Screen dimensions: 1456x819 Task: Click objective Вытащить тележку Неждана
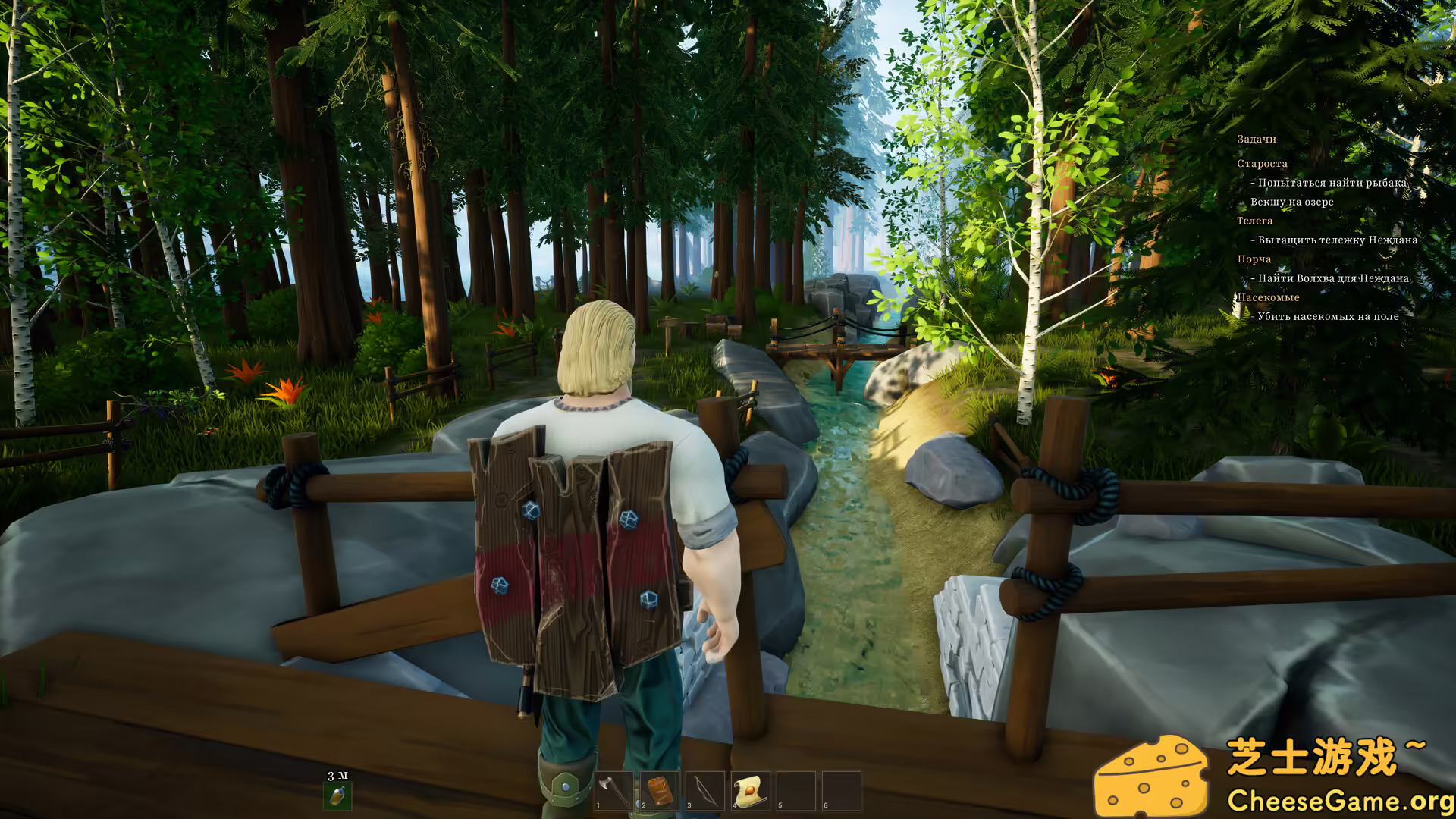coord(1337,240)
